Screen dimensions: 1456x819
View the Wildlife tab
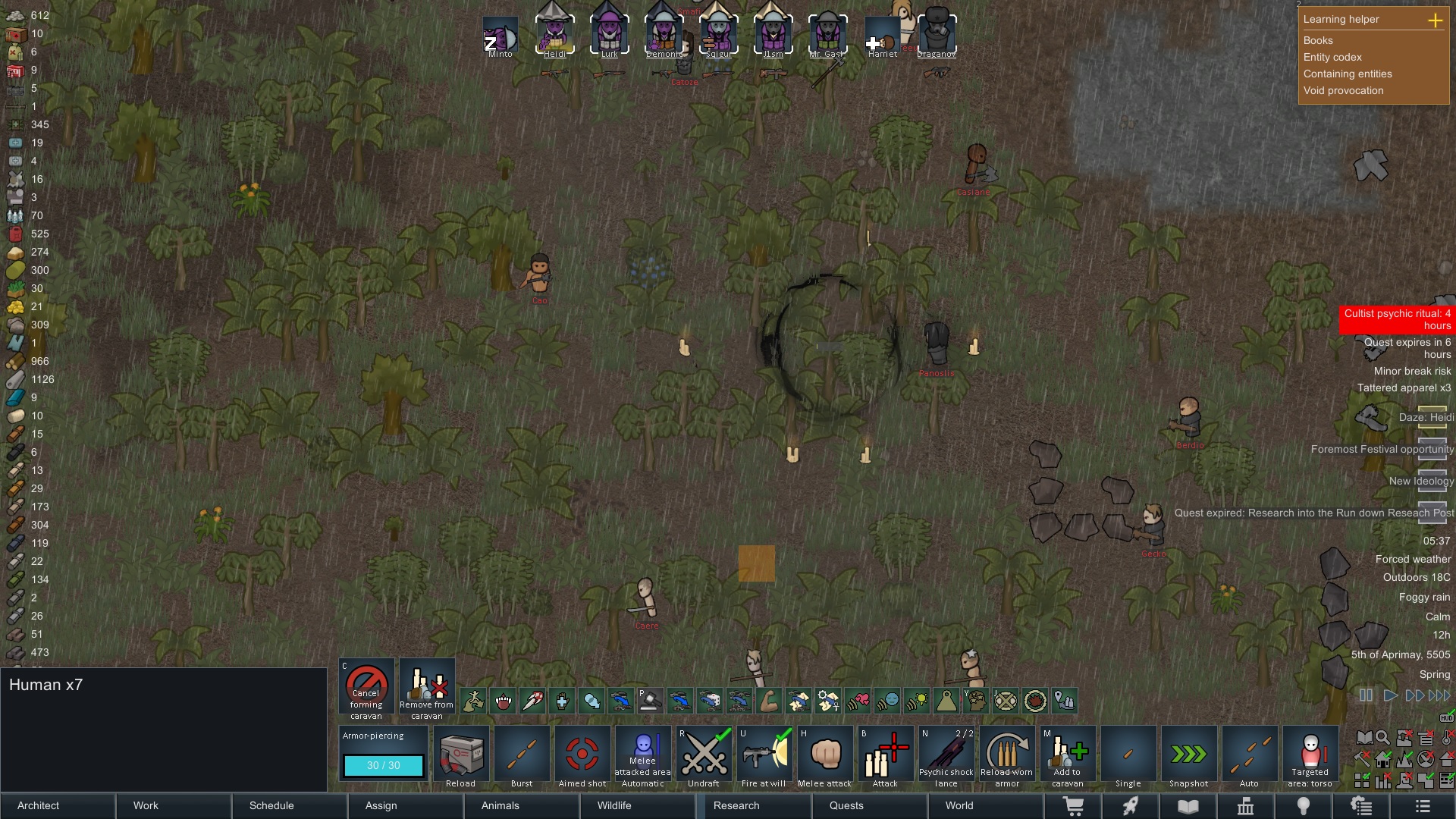638,805
